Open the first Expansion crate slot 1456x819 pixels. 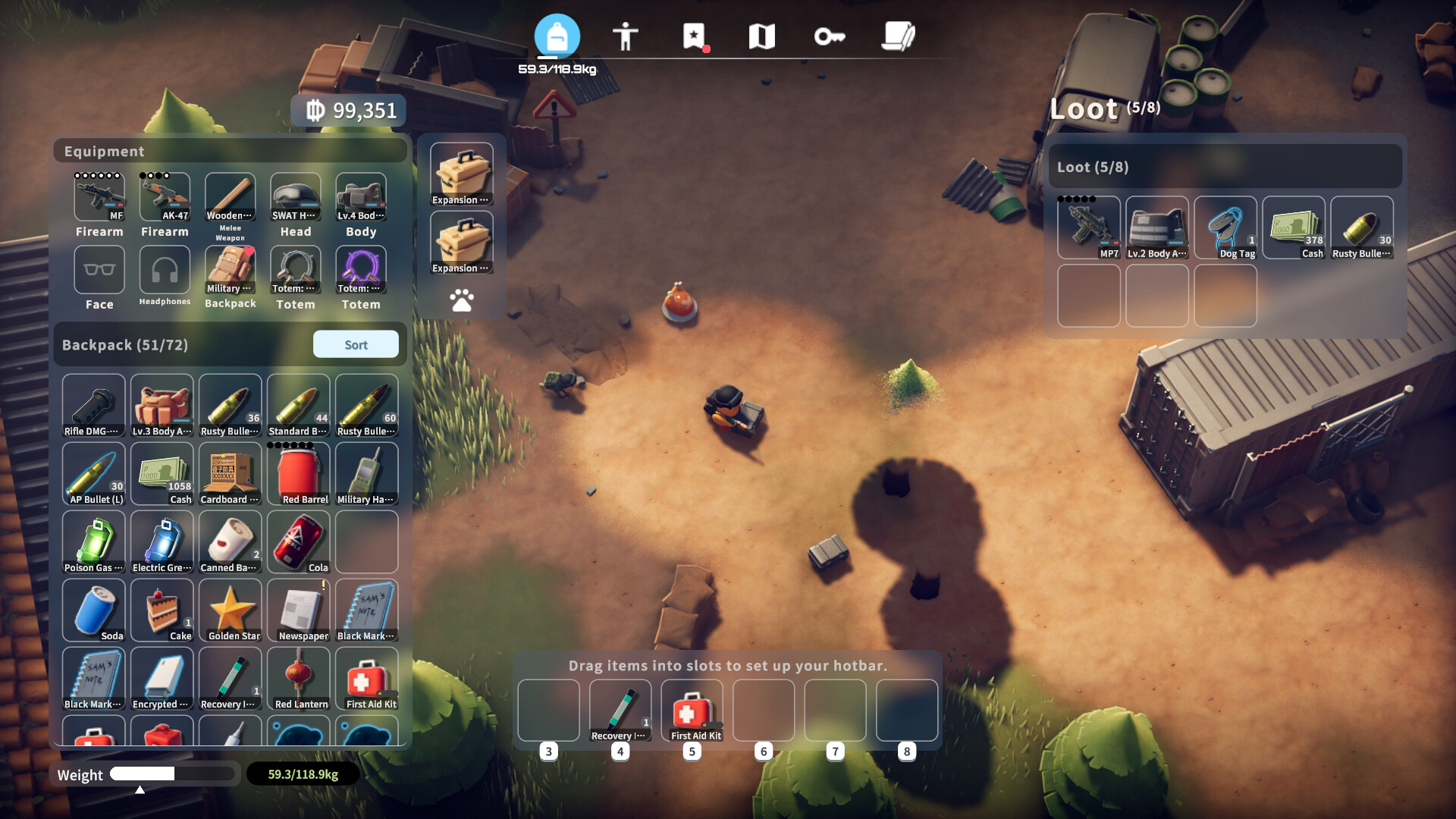pos(461,173)
